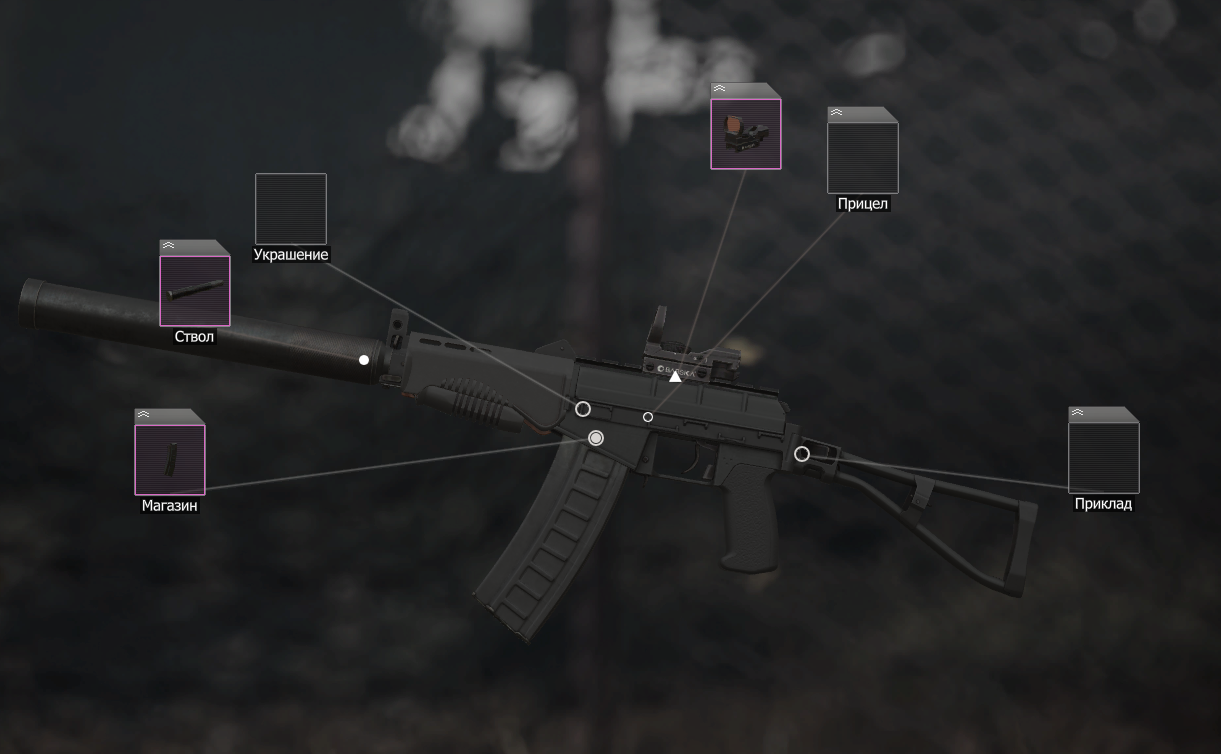Expand the chevron above the Магазин slot
The image size is (1221, 754).
(143, 415)
